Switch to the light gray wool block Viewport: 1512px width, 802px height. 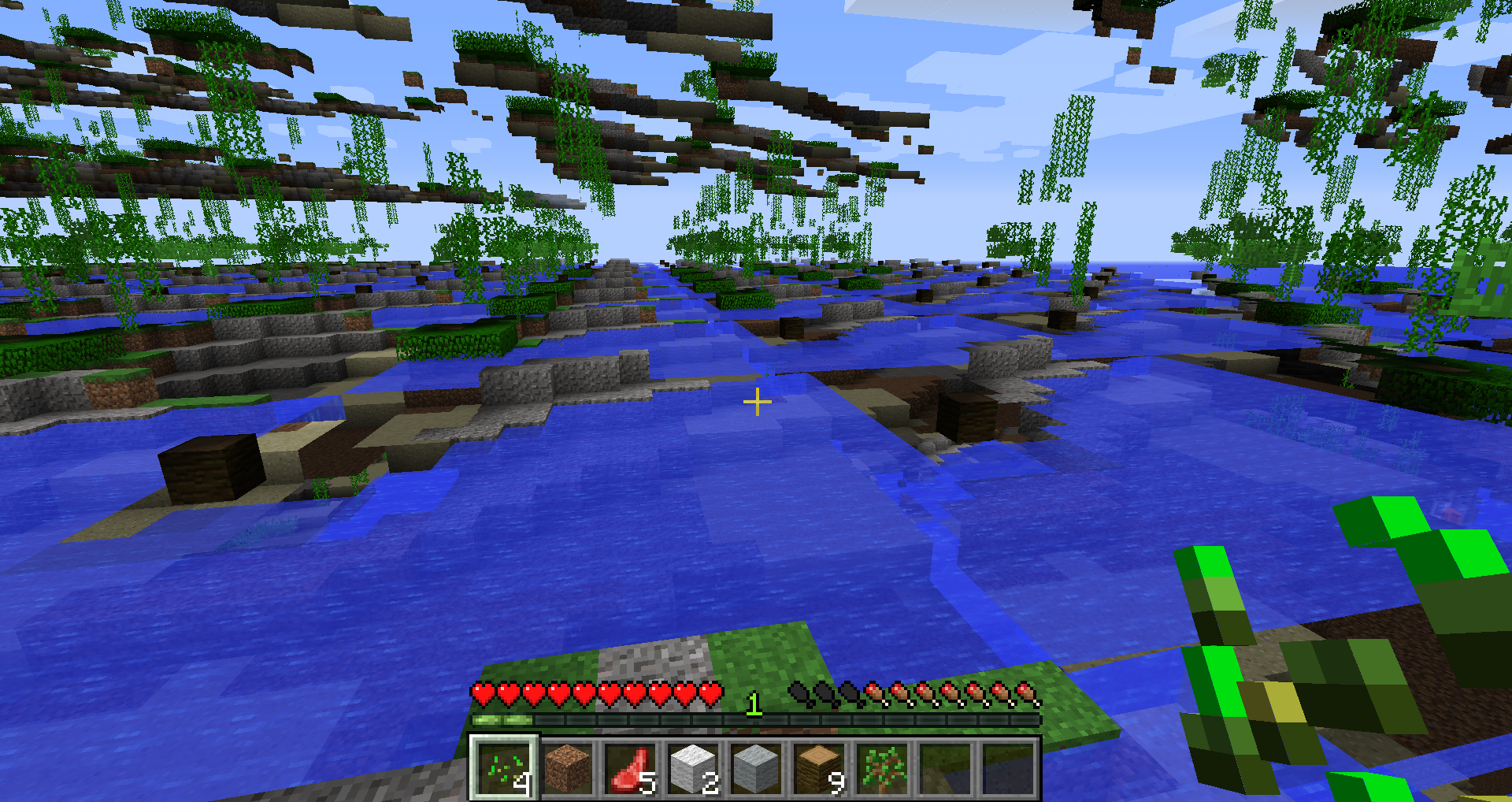(756, 768)
